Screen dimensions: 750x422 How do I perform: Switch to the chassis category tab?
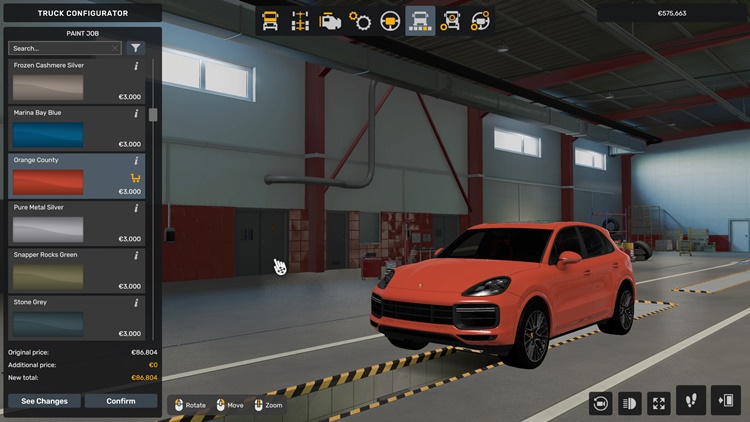[x=299, y=21]
